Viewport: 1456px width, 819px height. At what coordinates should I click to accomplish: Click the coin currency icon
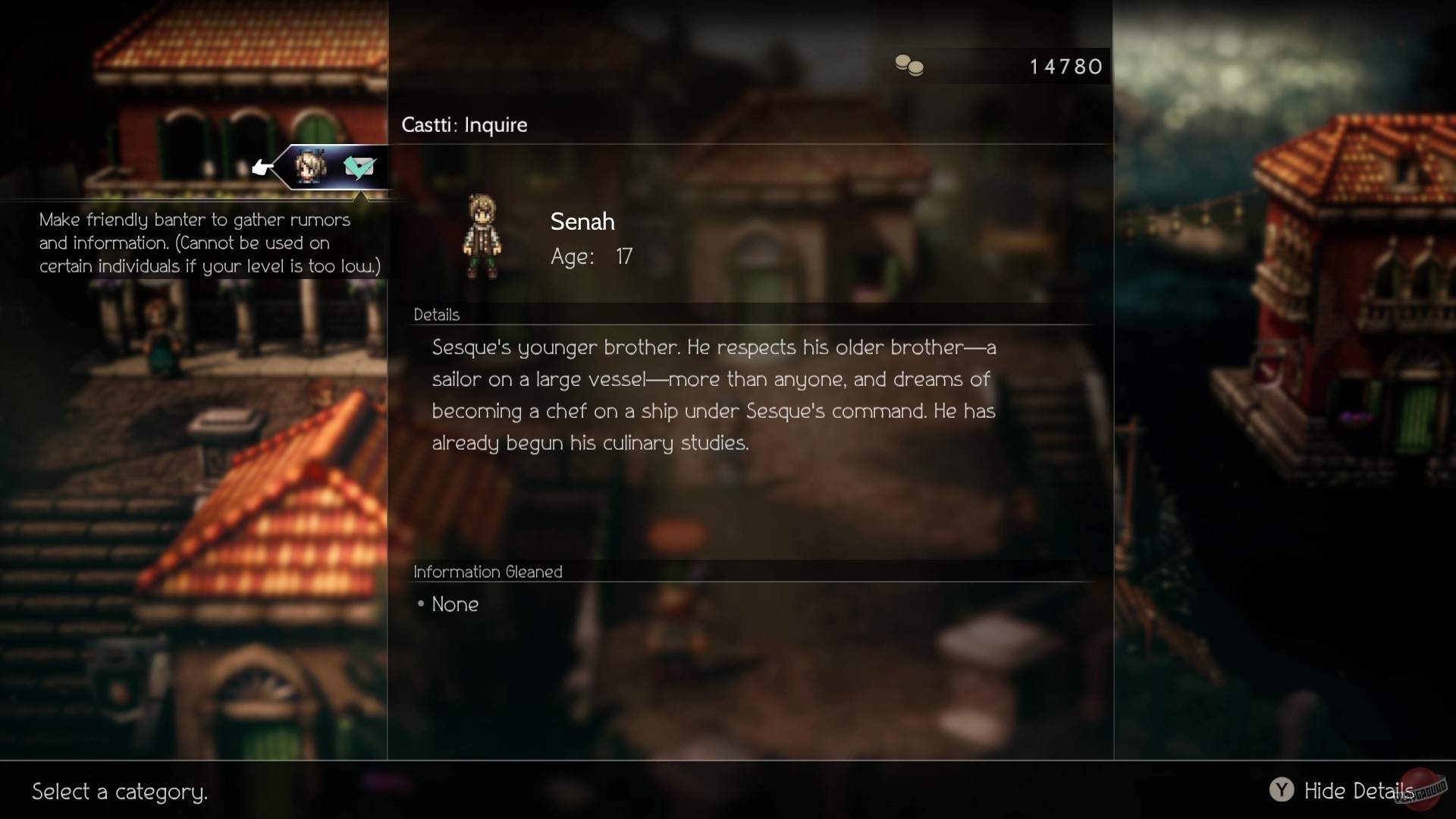(909, 66)
